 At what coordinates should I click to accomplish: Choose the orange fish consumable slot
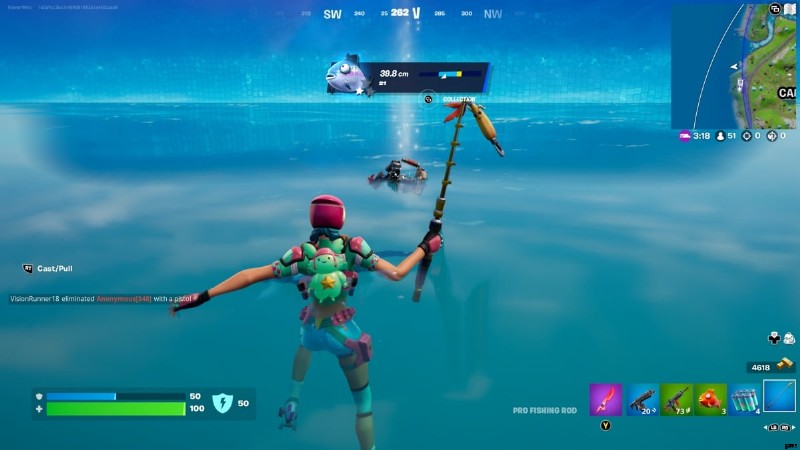pos(711,399)
